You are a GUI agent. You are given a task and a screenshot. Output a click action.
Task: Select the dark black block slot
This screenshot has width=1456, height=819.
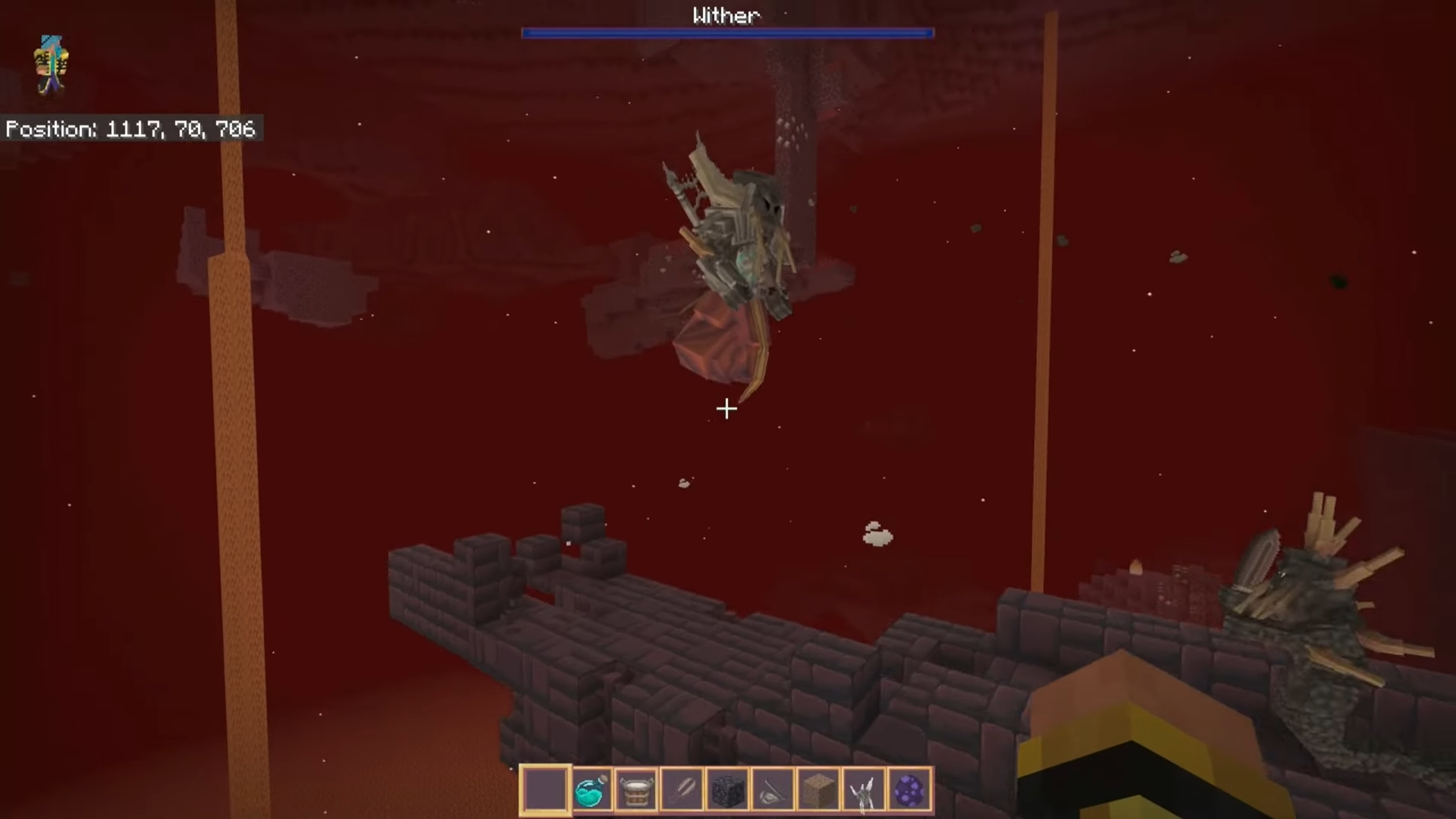click(x=727, y=790)
